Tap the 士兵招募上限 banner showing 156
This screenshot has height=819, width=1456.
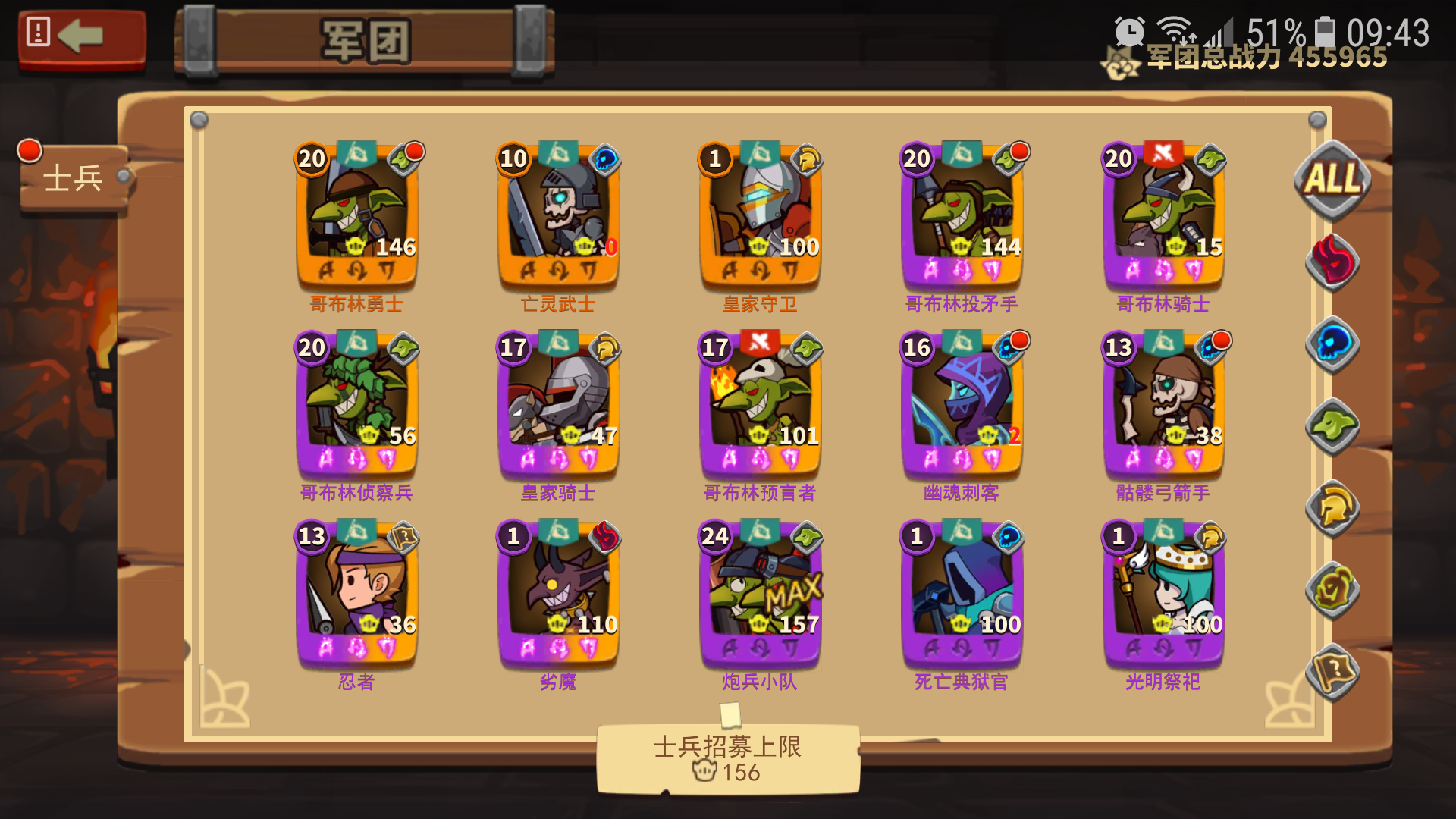point(729,758)
